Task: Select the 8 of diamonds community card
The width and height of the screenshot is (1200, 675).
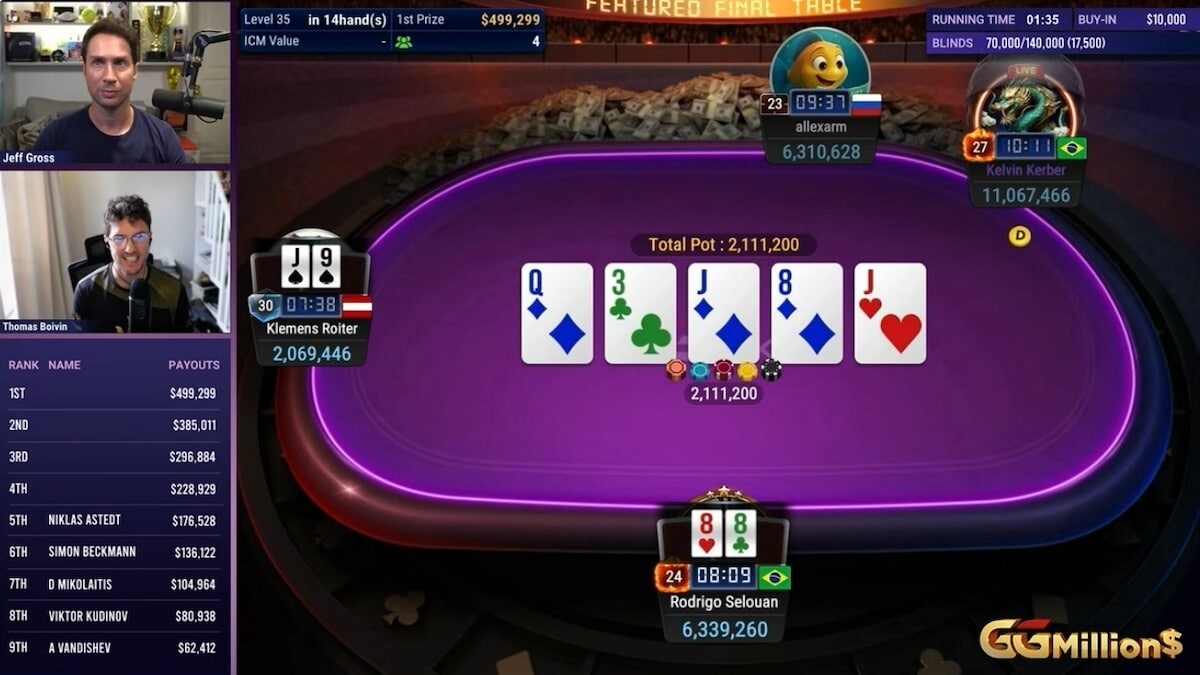Action: (x=807, y=313)
